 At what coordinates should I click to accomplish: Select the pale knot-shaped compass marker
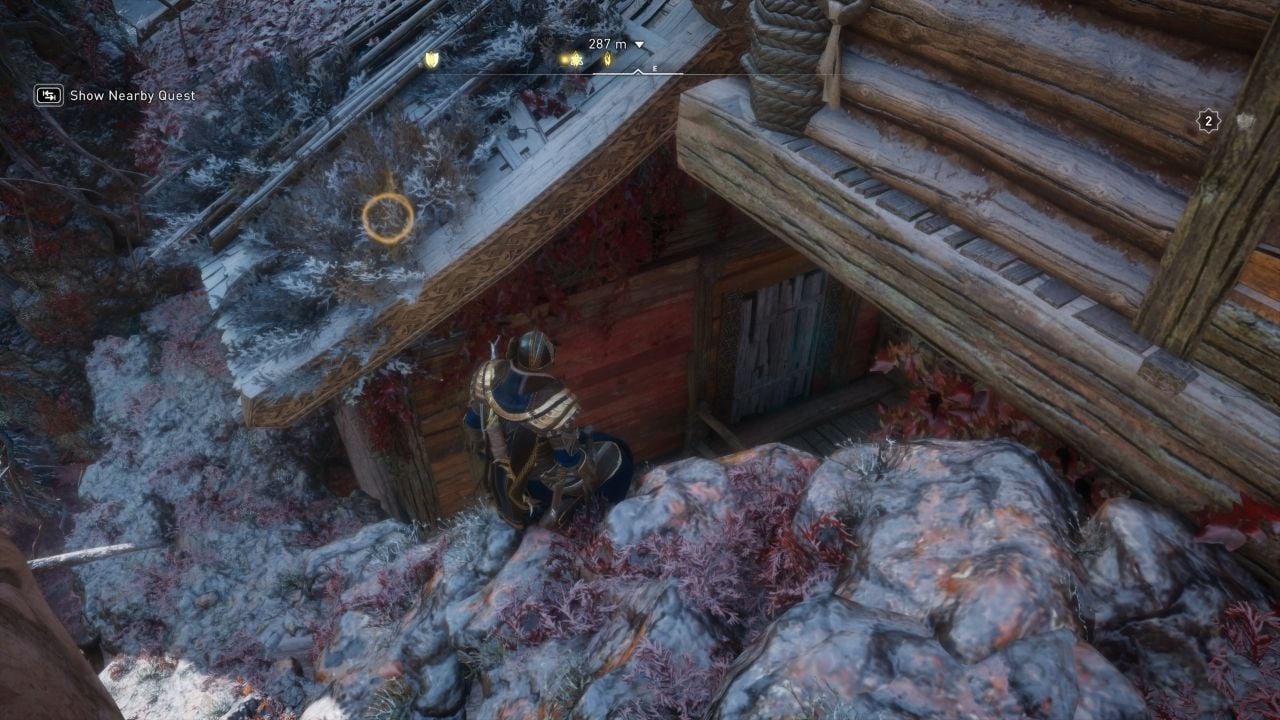578,60
